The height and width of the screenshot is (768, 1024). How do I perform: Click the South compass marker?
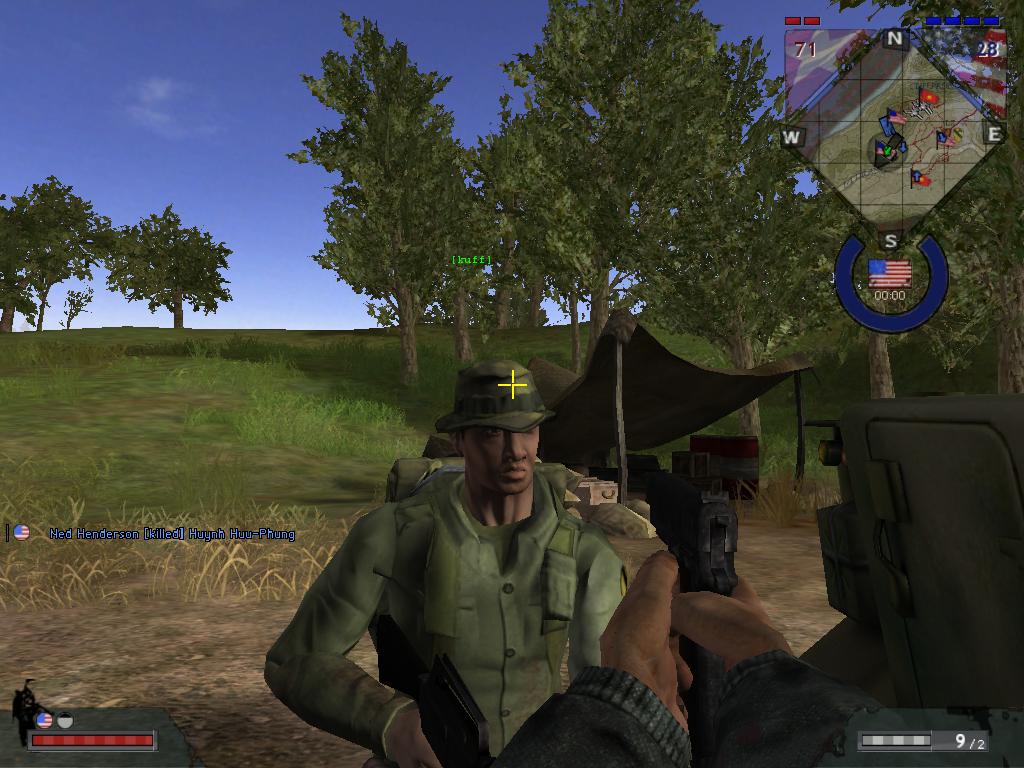[x=890, y=241]
